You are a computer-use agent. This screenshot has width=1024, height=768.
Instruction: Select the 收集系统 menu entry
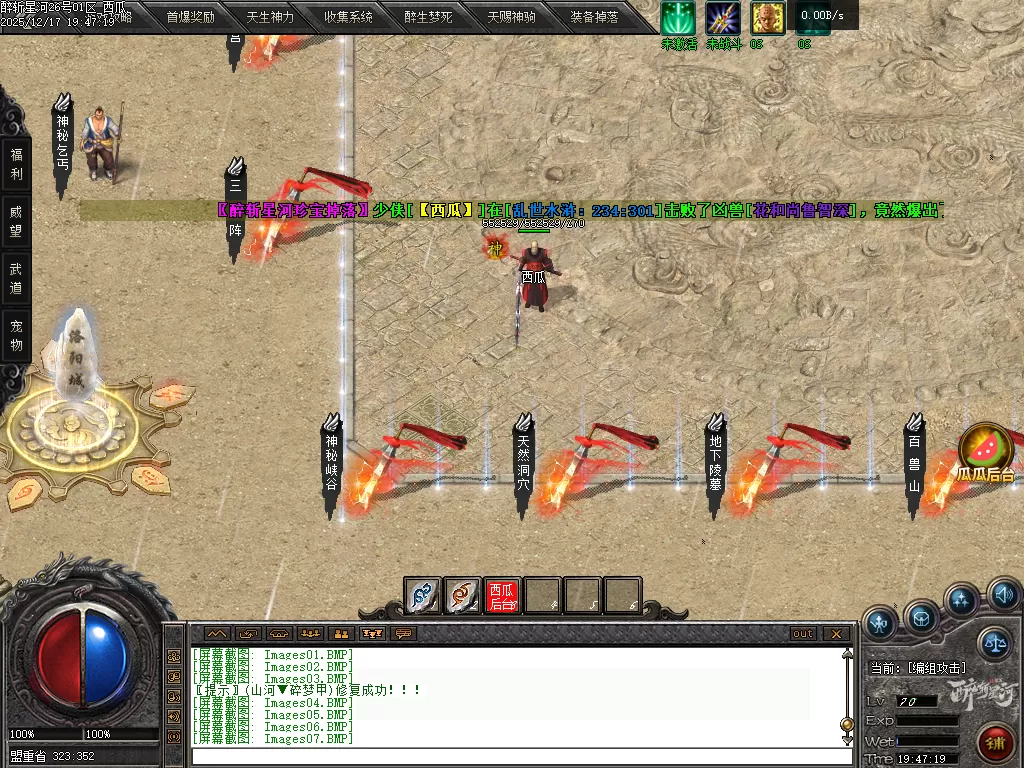348,17
